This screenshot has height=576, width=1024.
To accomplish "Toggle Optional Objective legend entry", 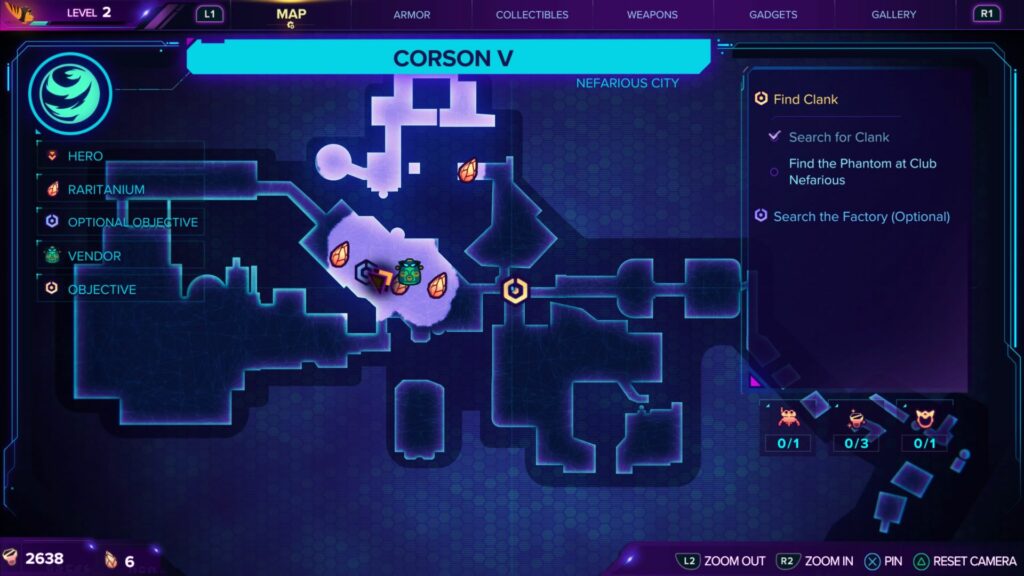I will coord(132,222).
